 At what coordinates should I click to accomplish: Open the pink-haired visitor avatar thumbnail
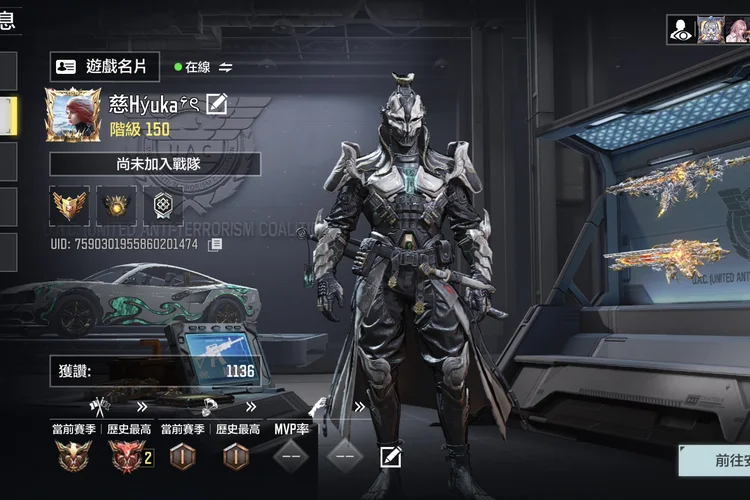pyautogui.click(x=710, y=30)
